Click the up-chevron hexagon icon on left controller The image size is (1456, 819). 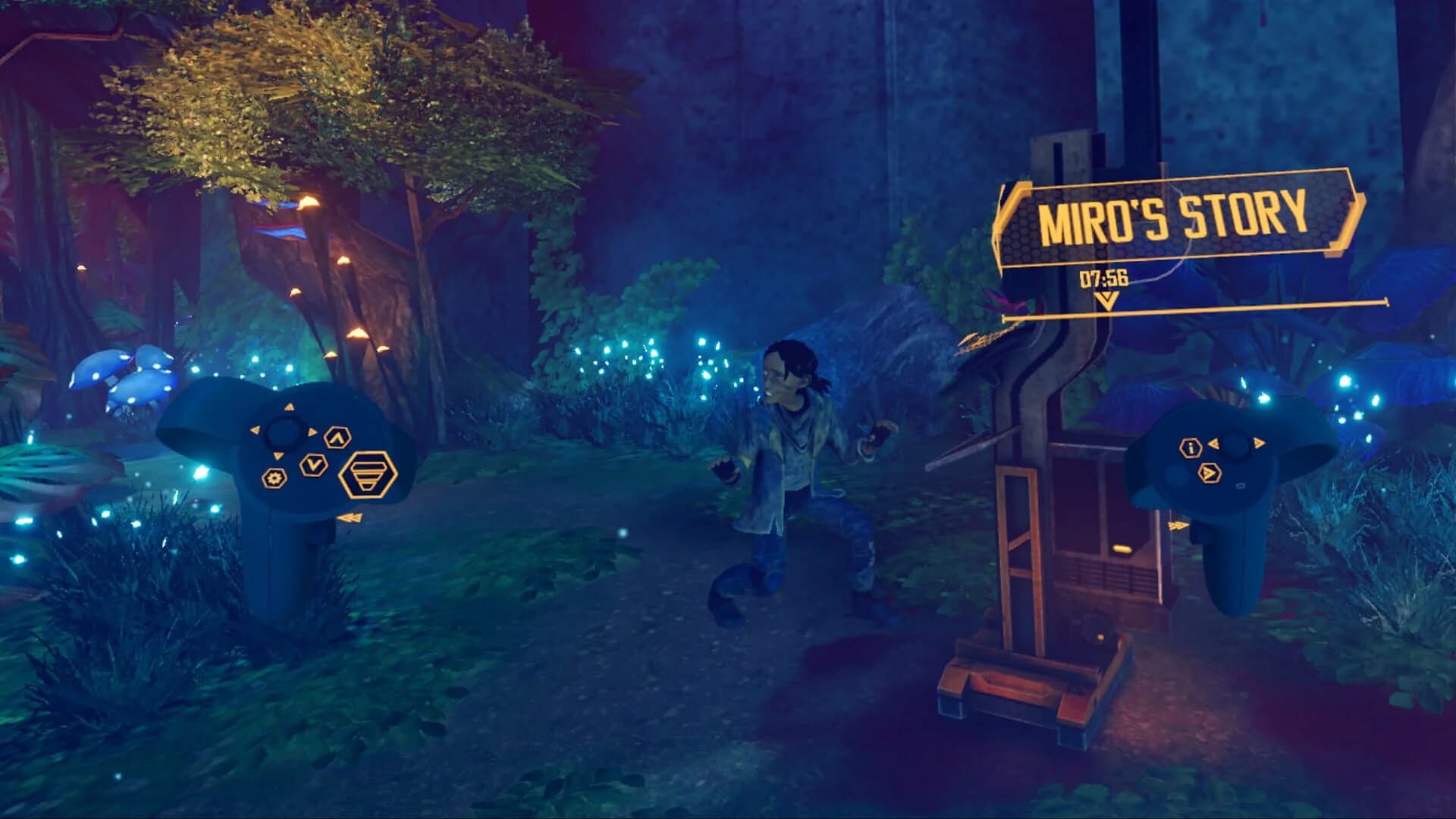tap(338, 438)
